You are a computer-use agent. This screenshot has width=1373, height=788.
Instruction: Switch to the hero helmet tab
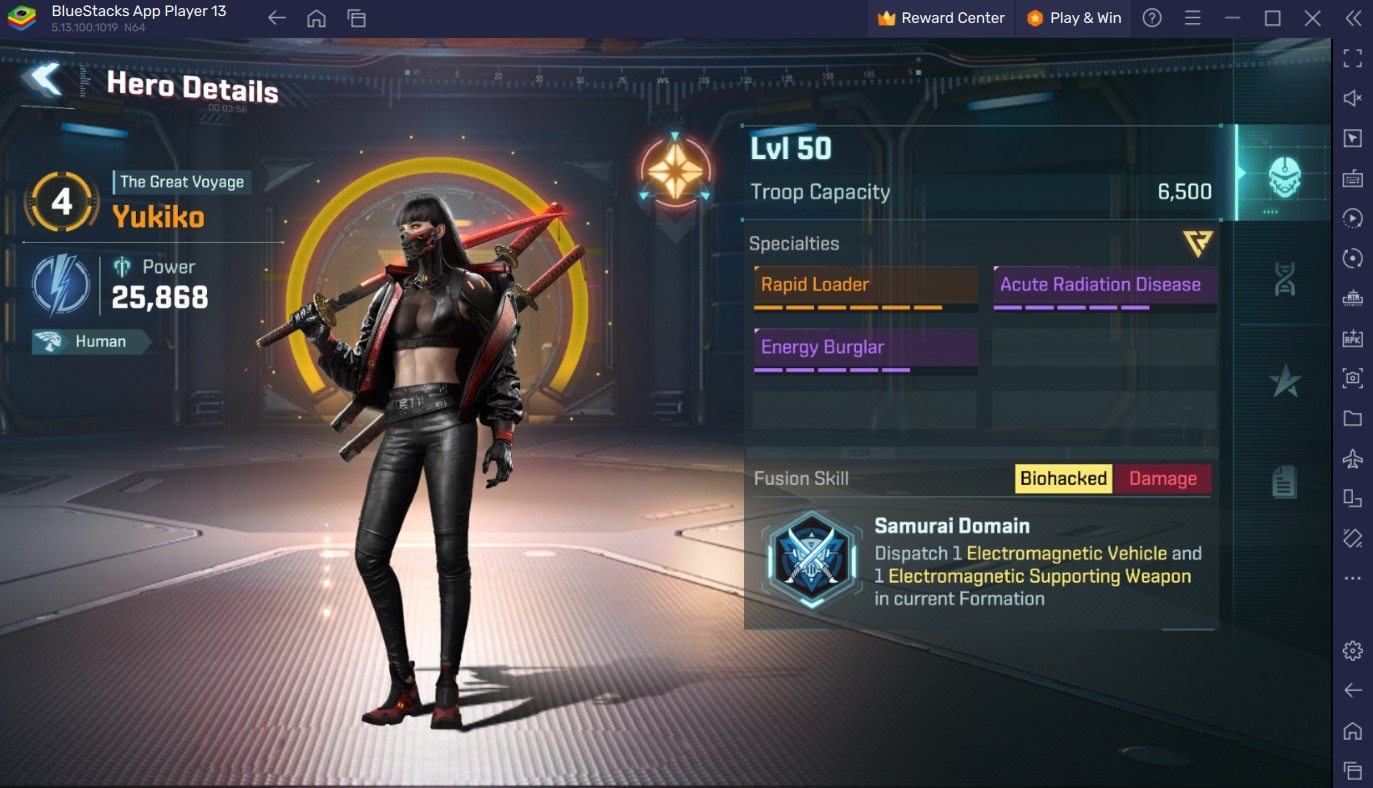[x=1284, y=174]
